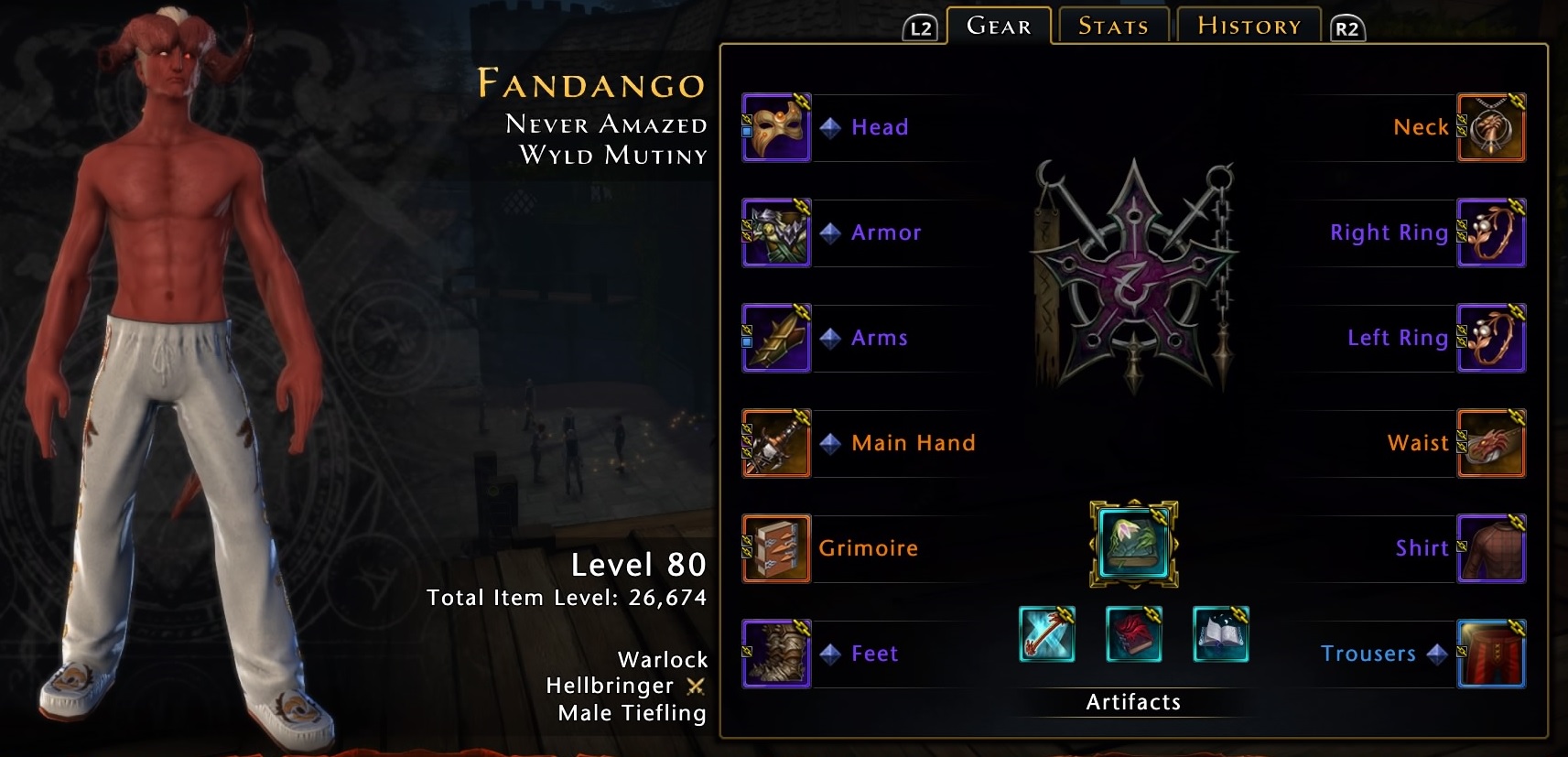Select the Left Ring item icon
This screenshot has width=1568, height=757.
pyautogui.click(x=1492, y=338)
